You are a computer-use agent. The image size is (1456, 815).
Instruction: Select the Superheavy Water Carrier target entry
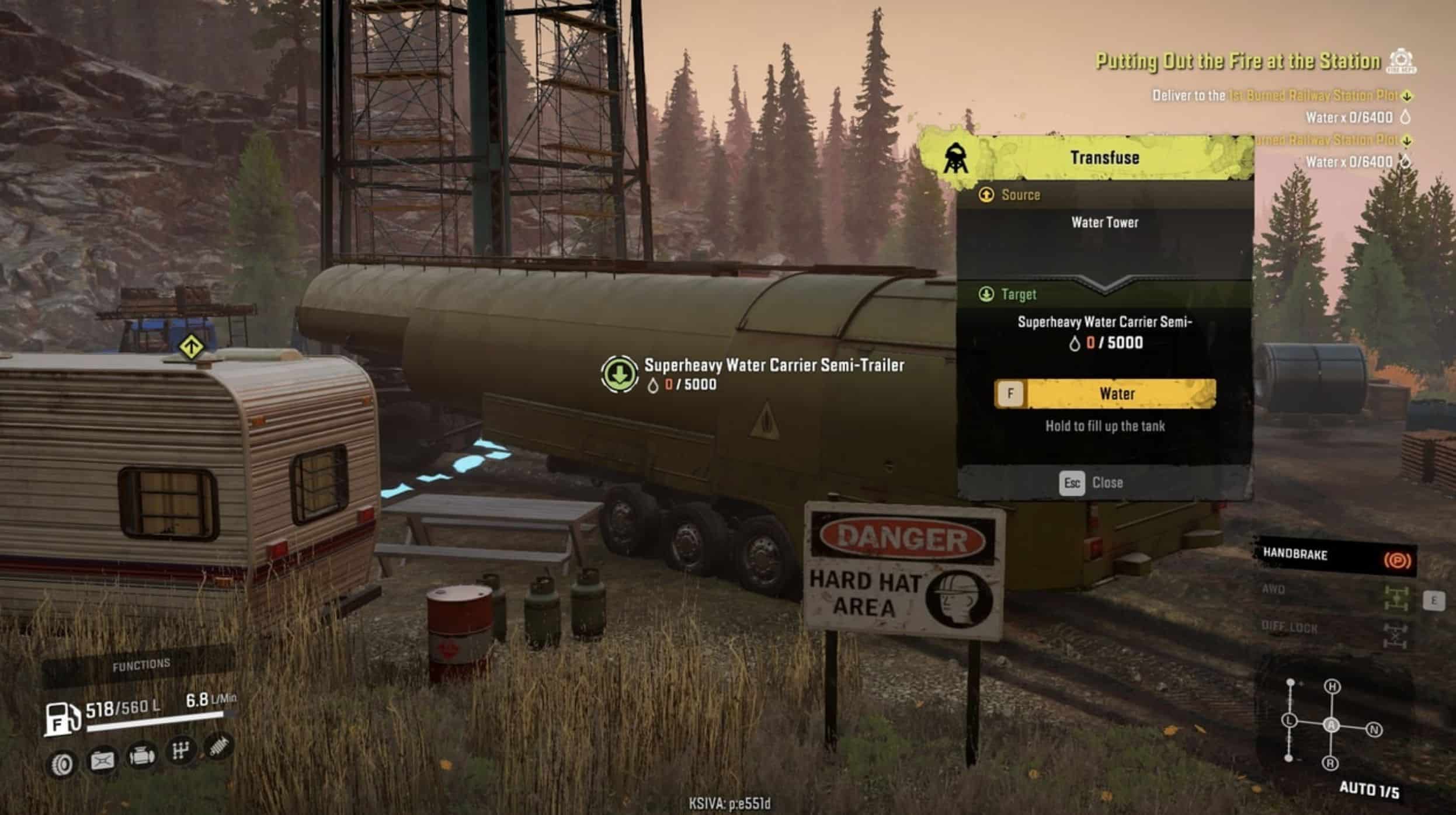pos(1104,332)
